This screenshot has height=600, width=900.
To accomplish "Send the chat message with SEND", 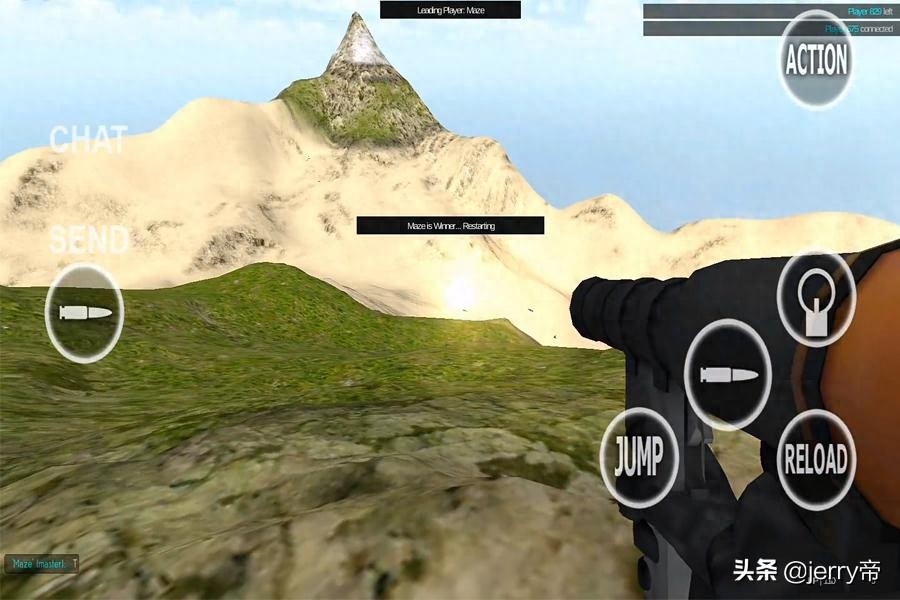I will pyautogui.click(x=89, y=240).
